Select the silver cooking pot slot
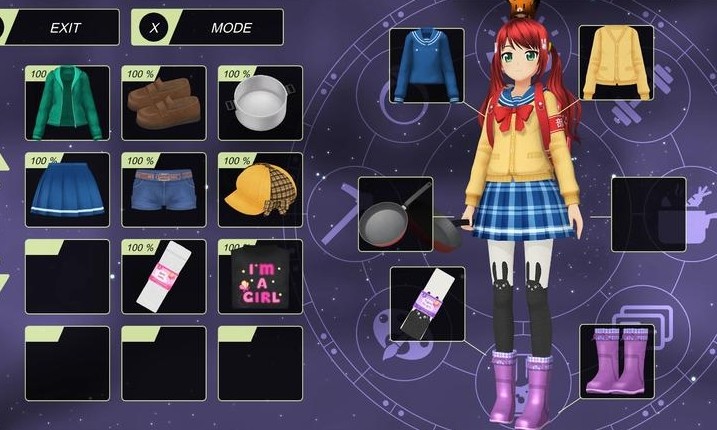The height and width of the screenshot is (430, 717). [x=260, y=104]
